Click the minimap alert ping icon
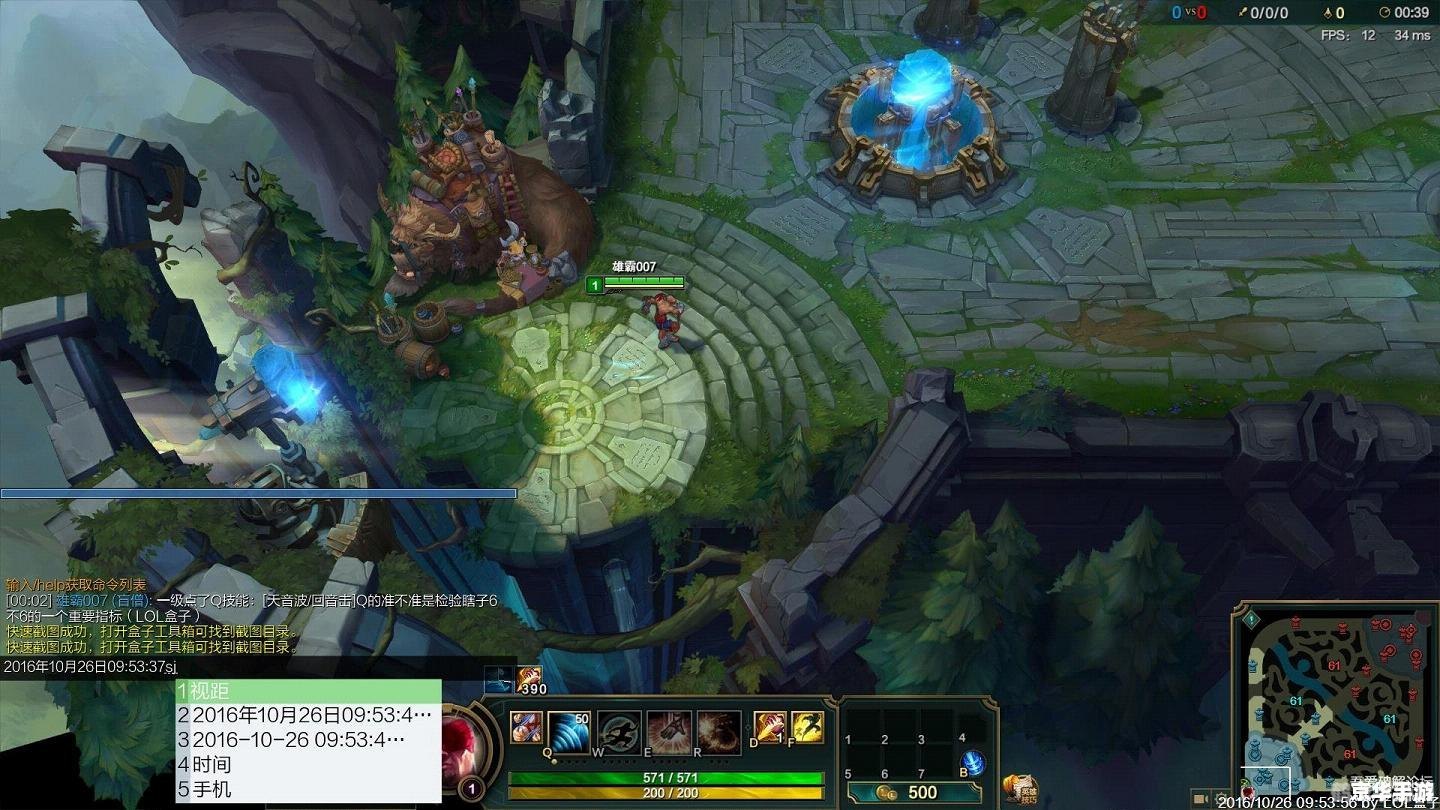Image resolution: width=1440 pixels, height=810 pixels. [x=1252, y=619]
